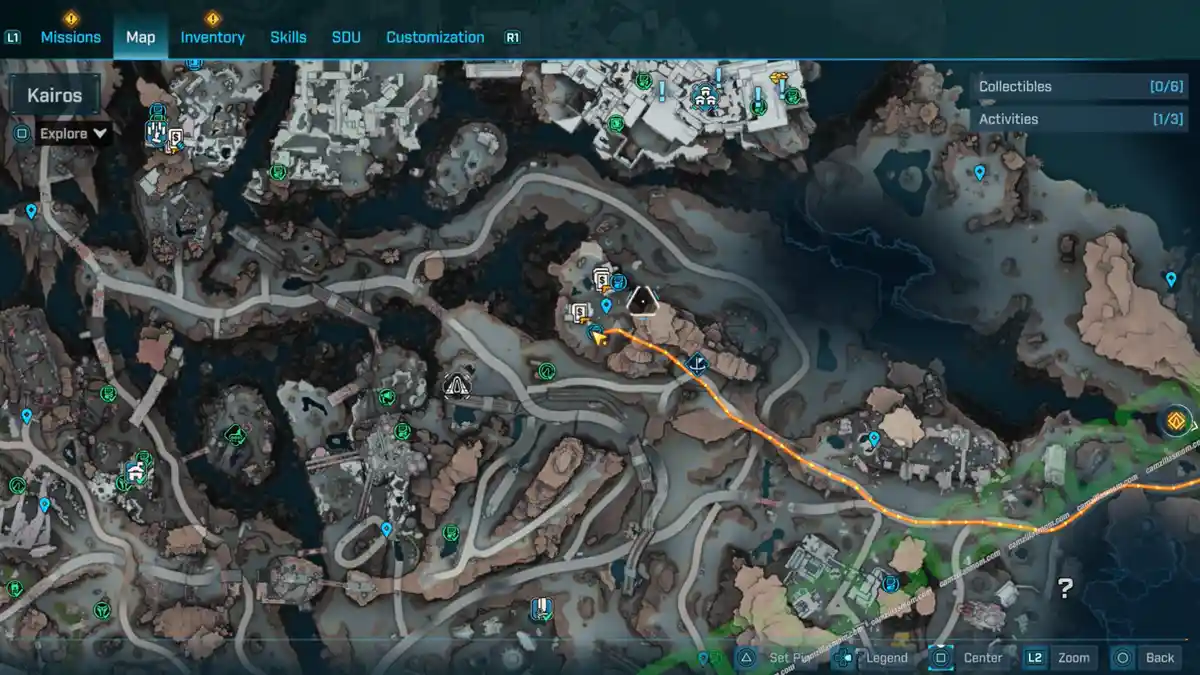The width and height of the screenshot is (1200, 675).
Task: Select the Map tab
Action: pyautogui.click(x=140, y=37)
